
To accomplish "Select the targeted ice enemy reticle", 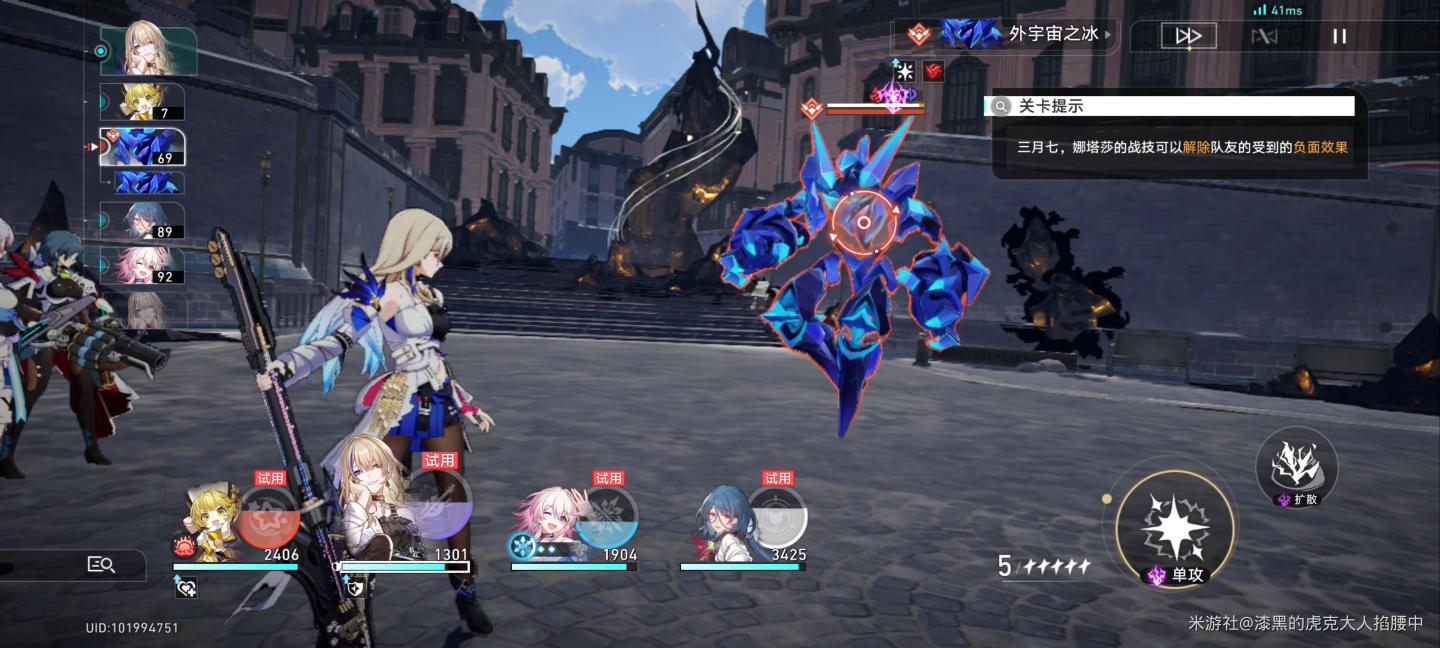I will 864,223.
